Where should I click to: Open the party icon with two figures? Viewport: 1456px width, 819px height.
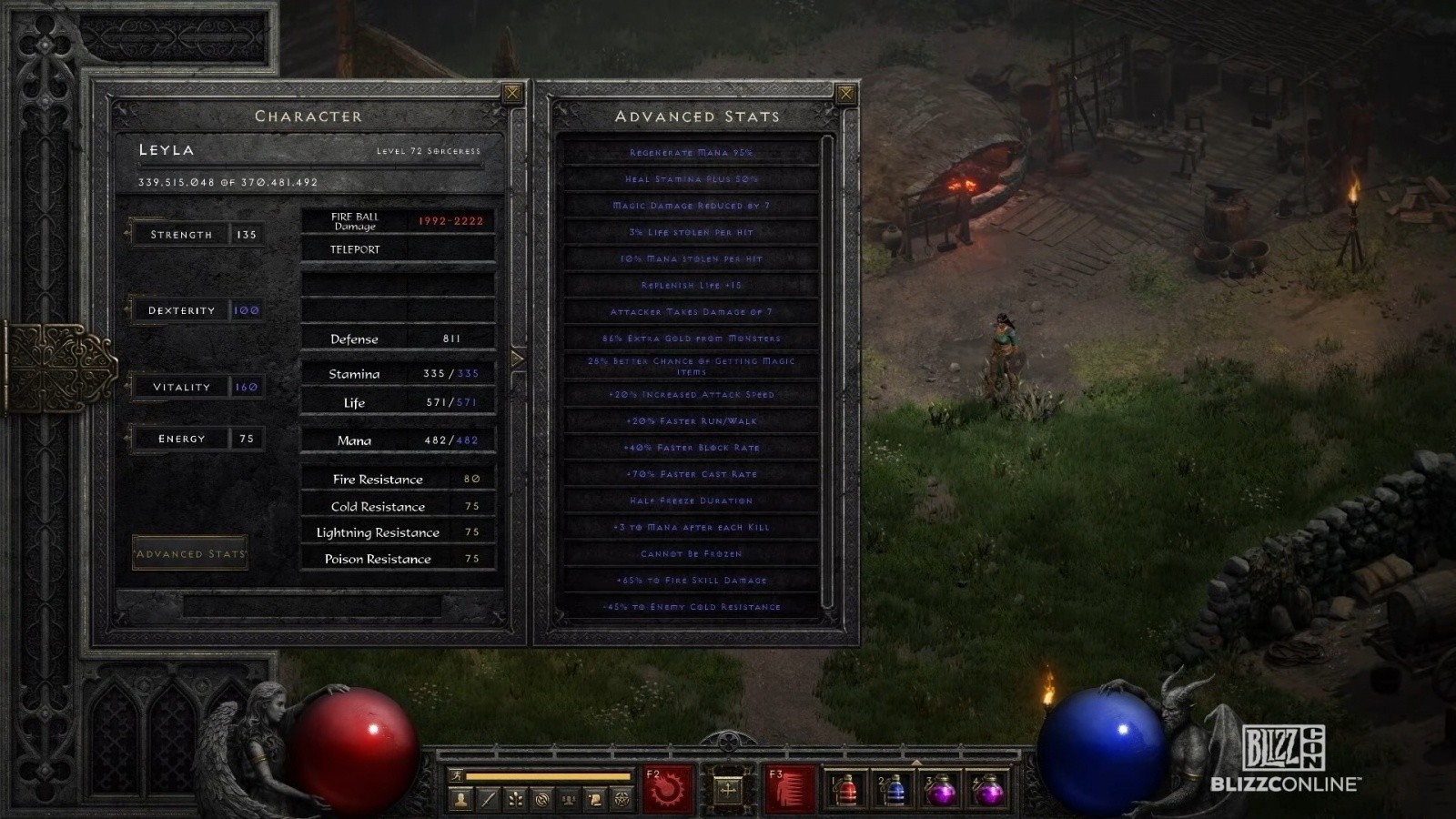click(569, 800)
